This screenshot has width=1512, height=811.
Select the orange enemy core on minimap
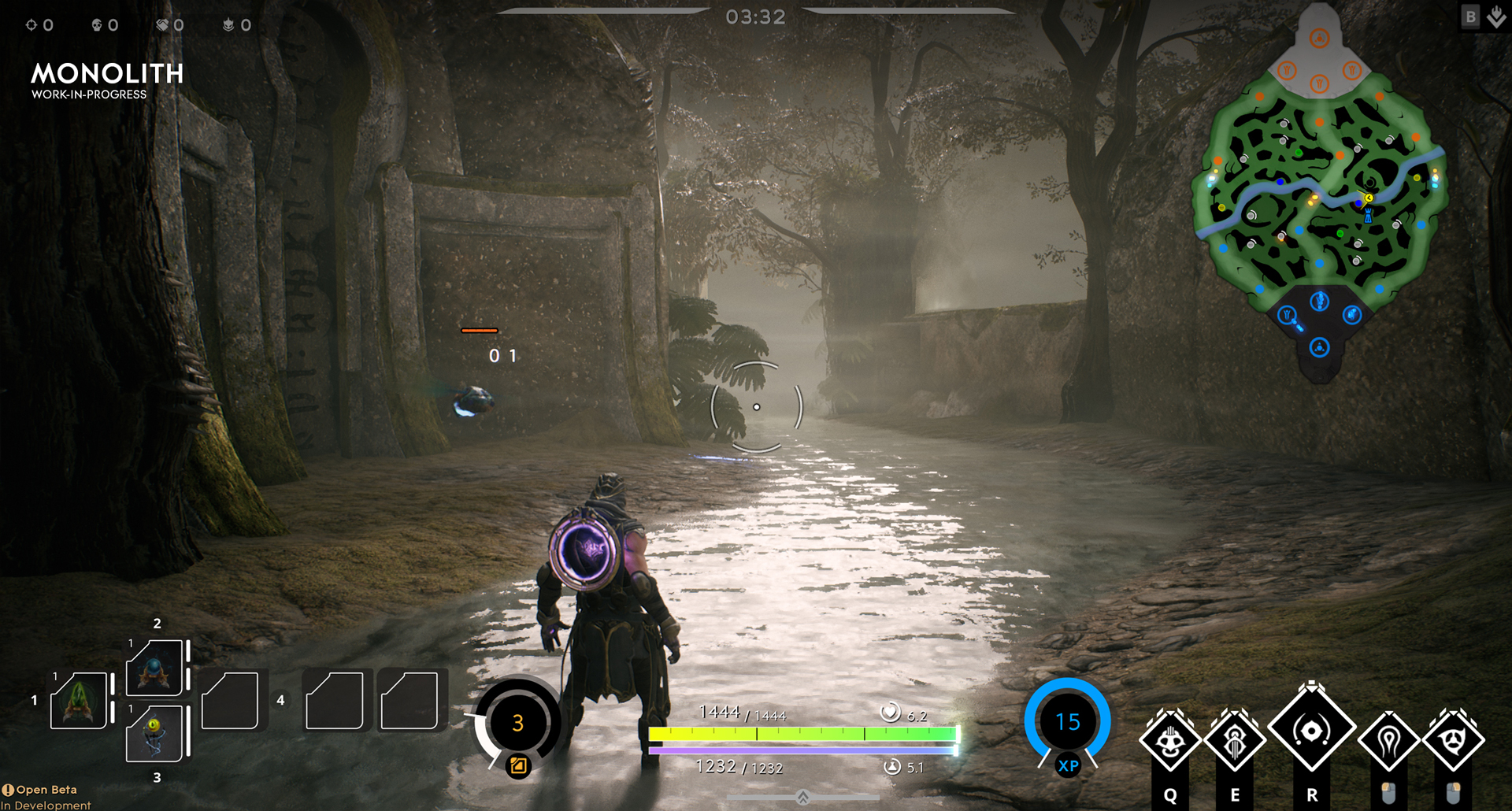(x=1320, y=38)
